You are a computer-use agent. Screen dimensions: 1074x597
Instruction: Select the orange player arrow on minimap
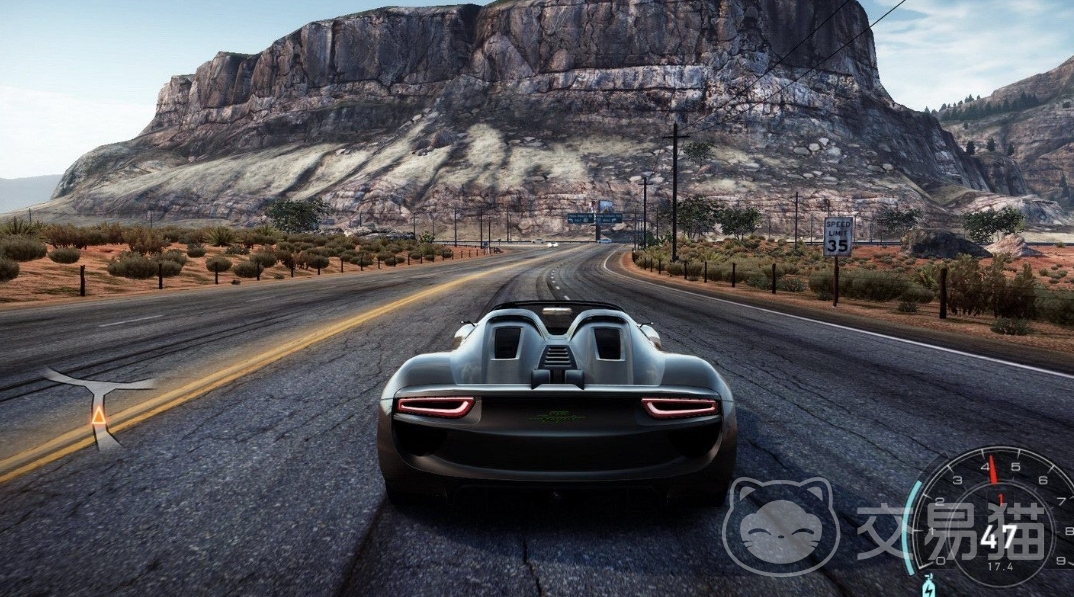coord(99,414)
